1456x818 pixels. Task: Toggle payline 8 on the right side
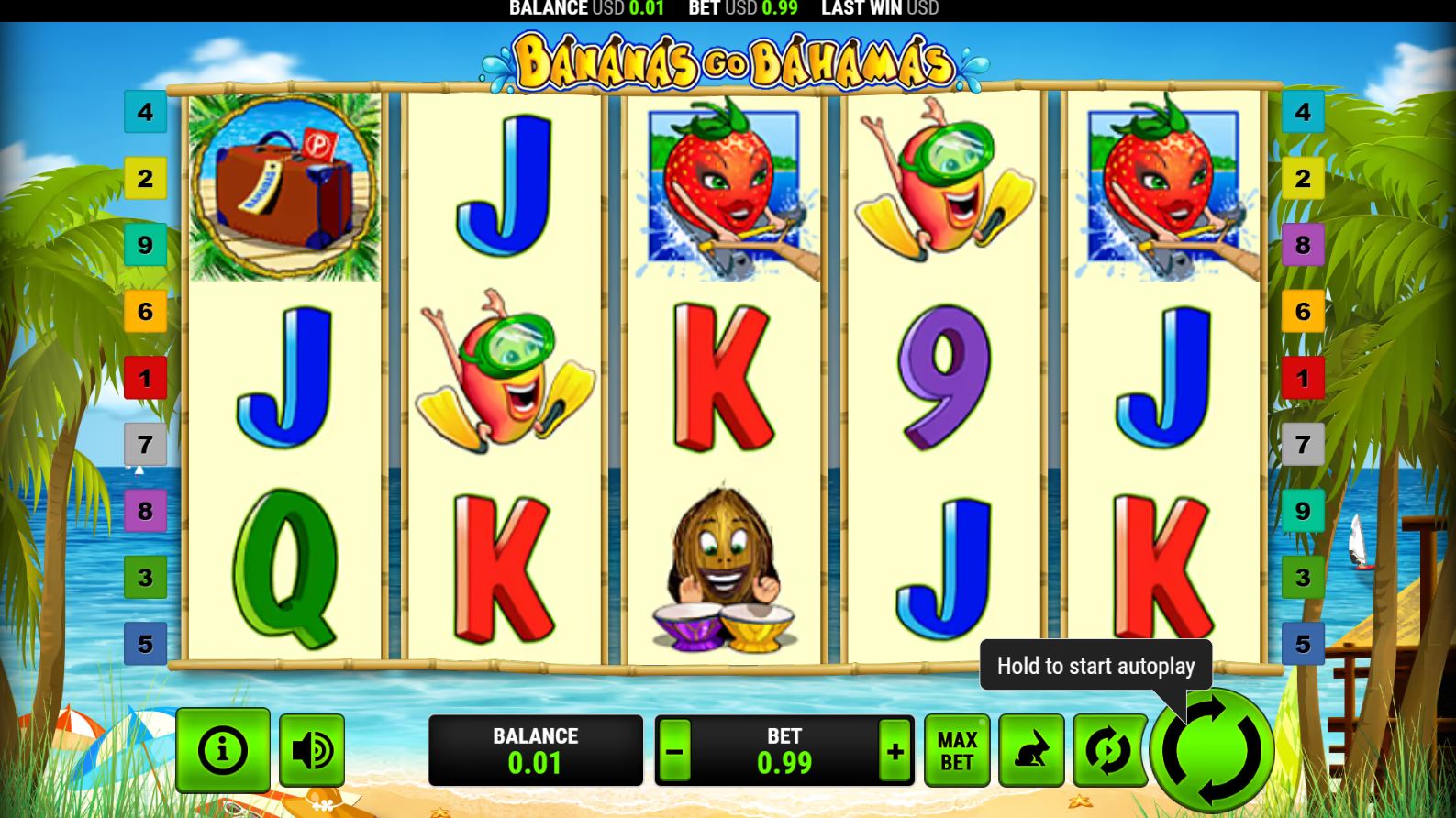tap(1303, 245)
